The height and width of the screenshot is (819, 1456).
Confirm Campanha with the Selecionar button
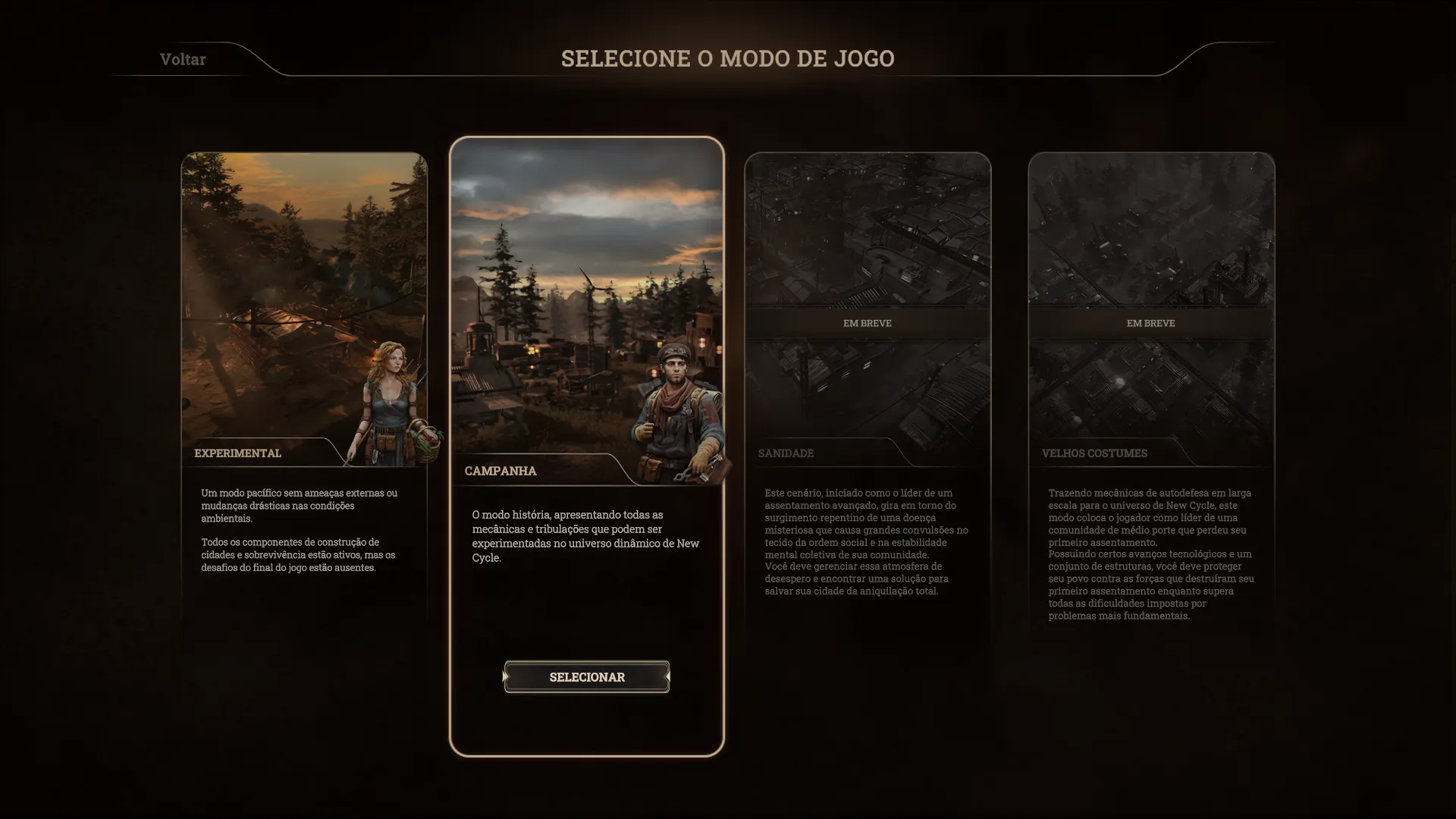click(x=586, y=676)
